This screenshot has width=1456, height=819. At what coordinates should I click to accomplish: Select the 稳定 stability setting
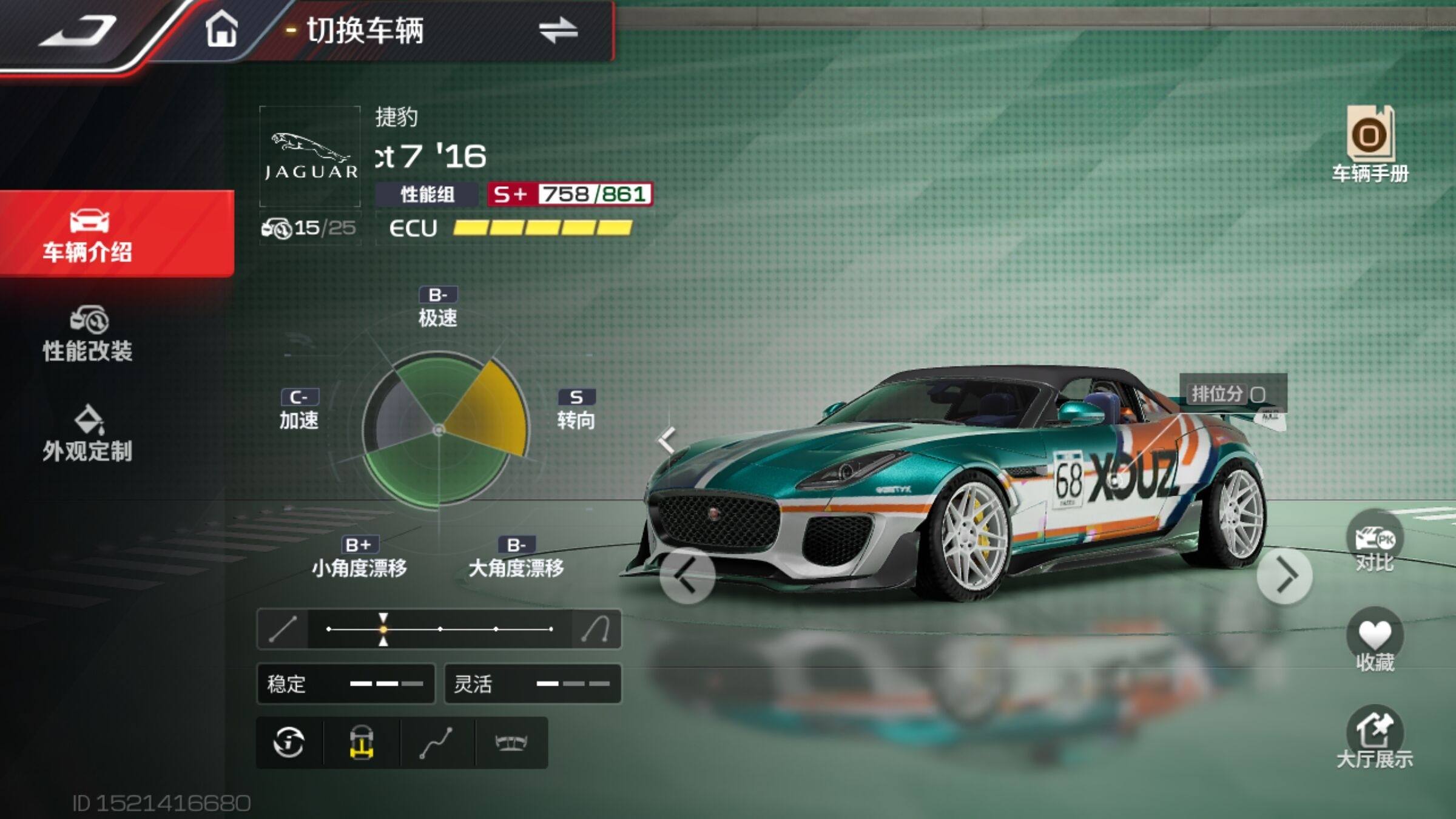345,684
